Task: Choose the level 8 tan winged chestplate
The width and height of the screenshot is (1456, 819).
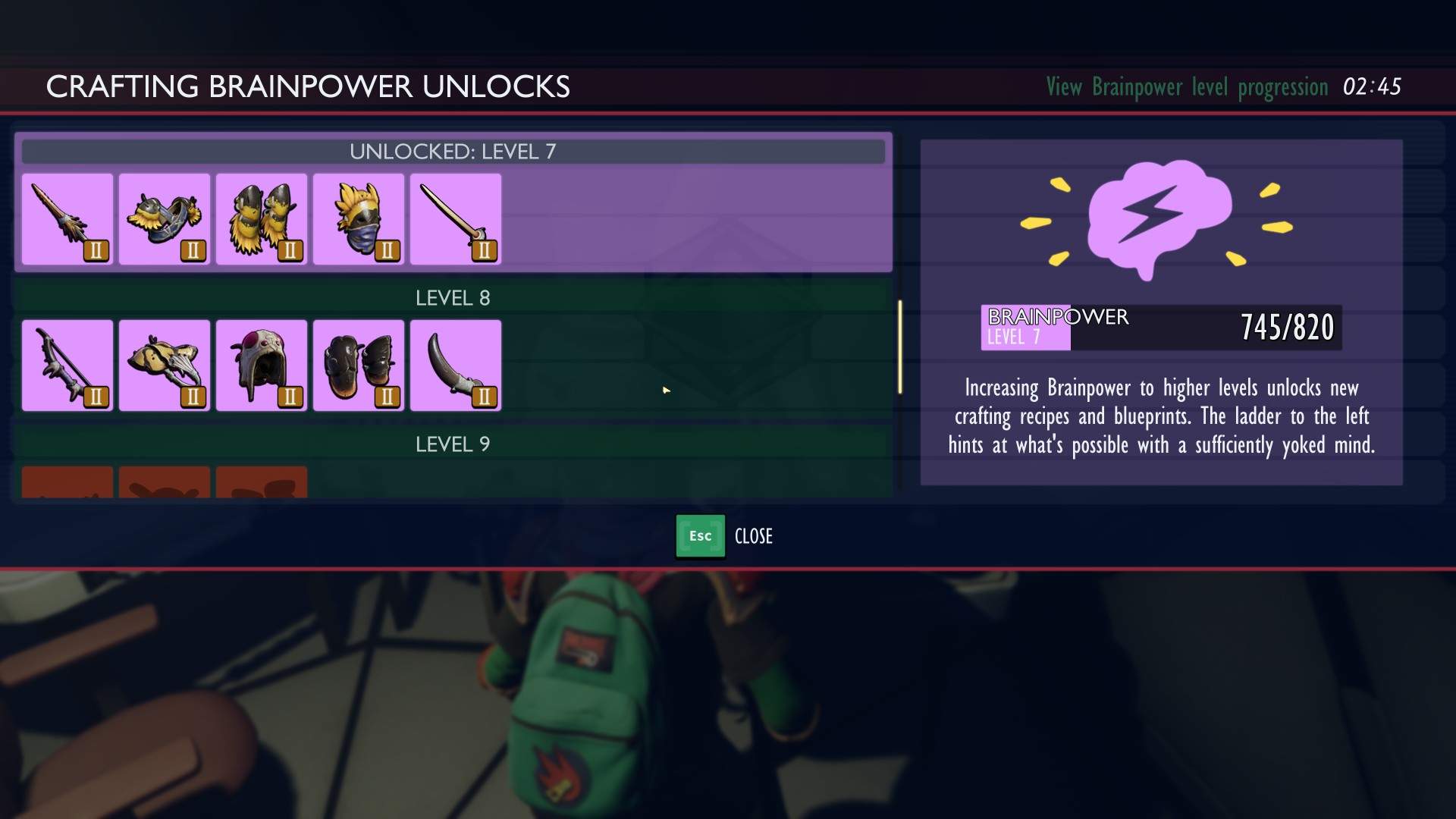Action: pos(165,366)
